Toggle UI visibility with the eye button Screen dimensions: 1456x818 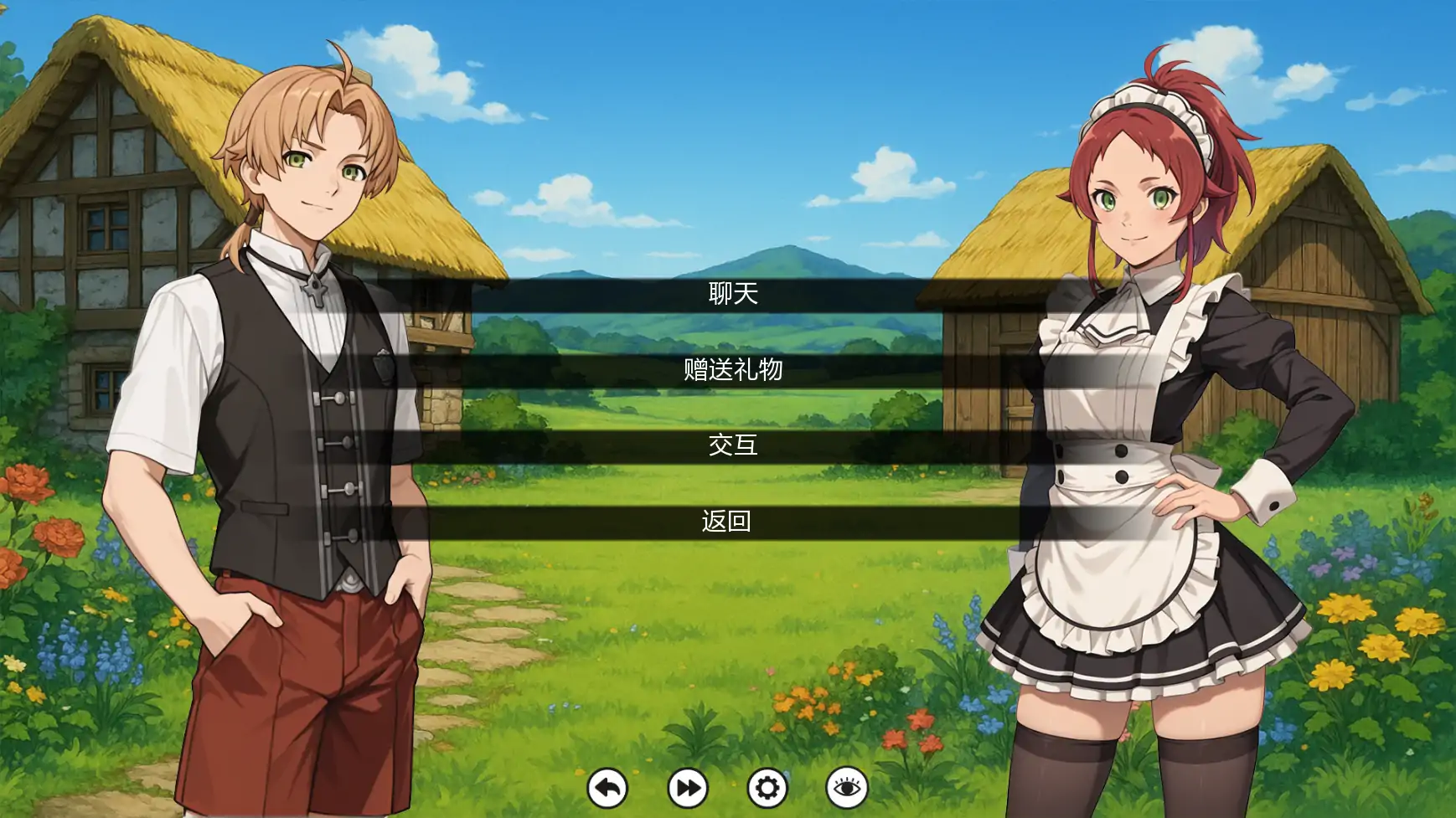click(x=849, y=787)
